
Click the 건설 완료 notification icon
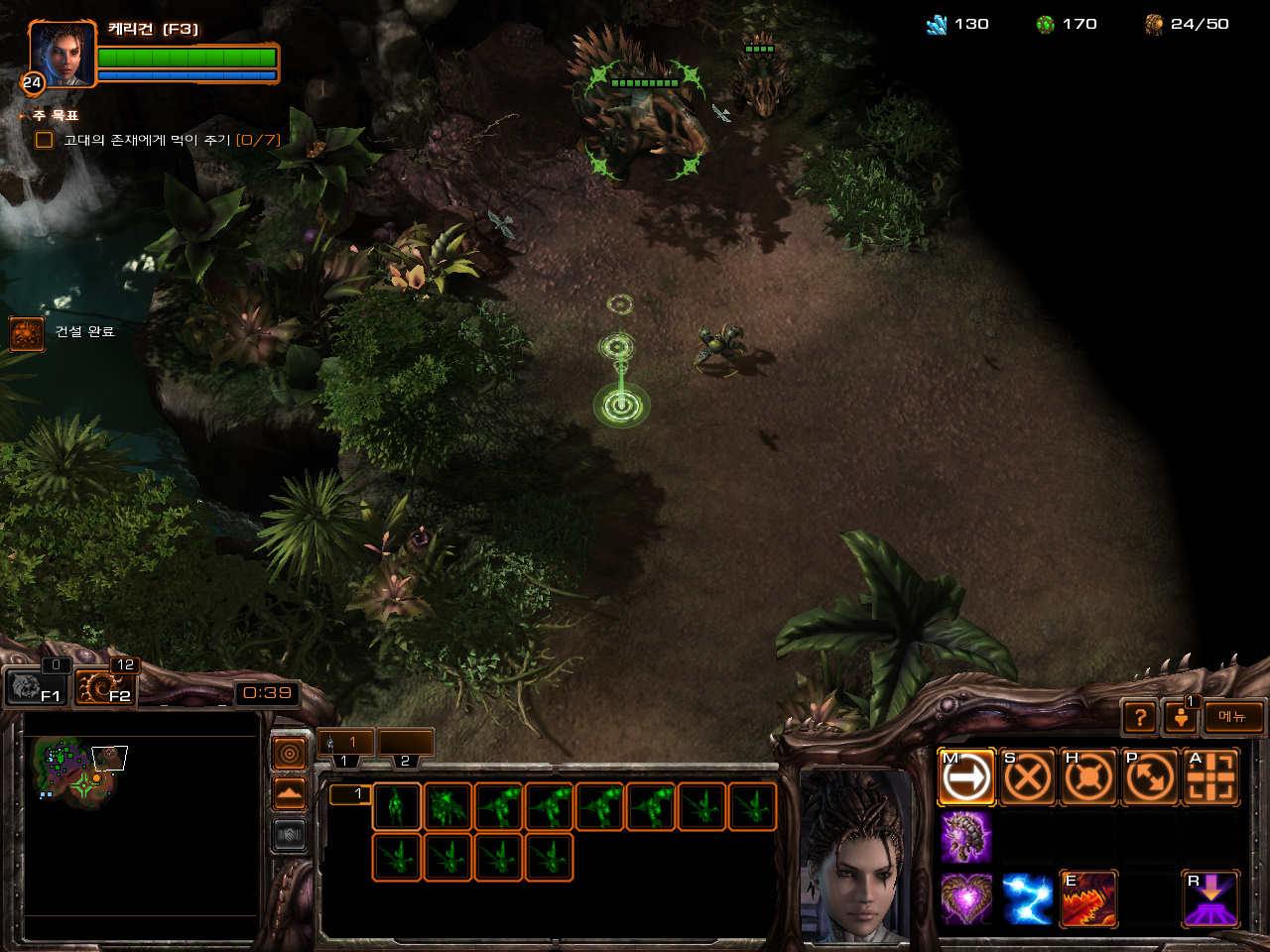pyautogui.click(x=26, y=333)
